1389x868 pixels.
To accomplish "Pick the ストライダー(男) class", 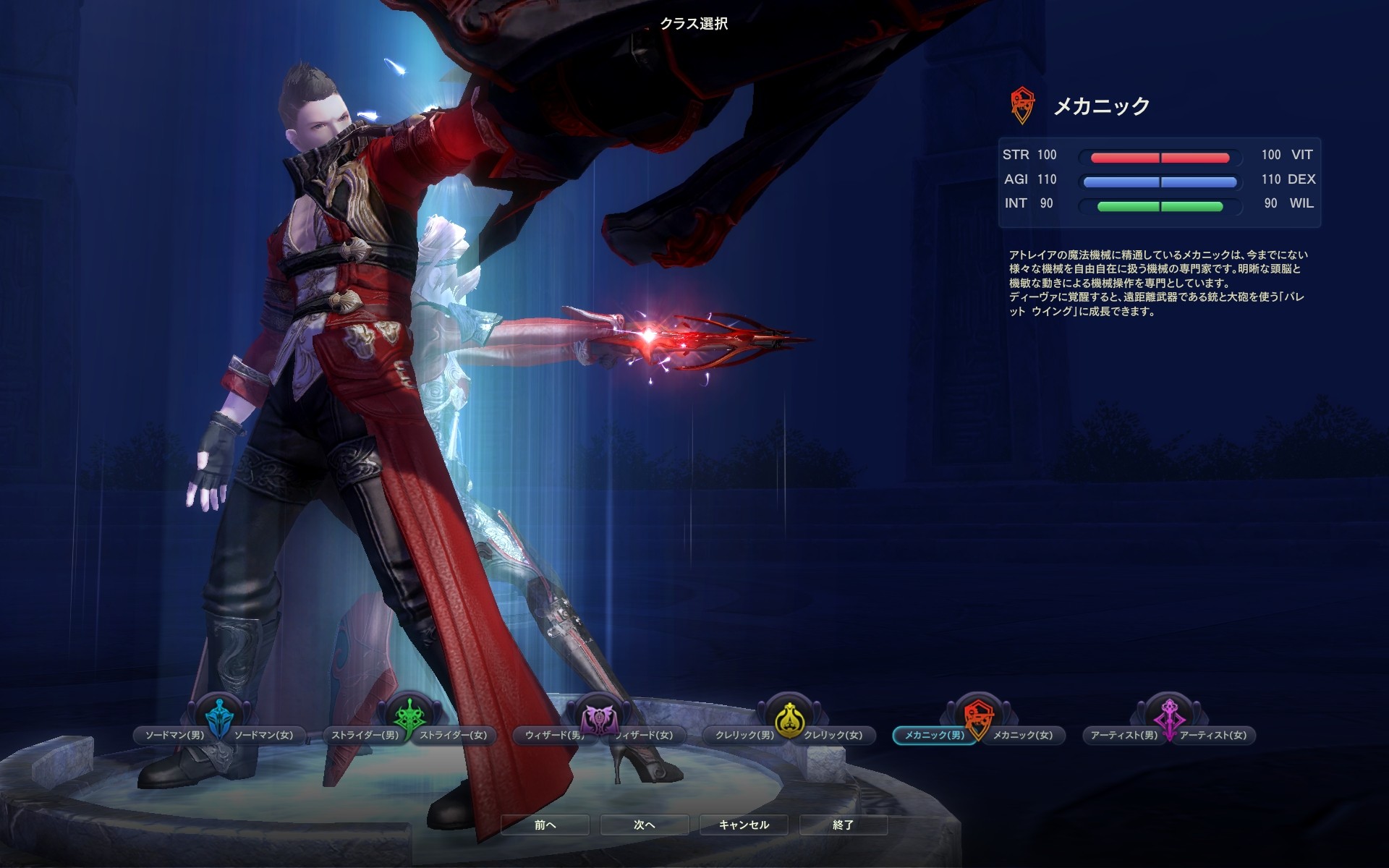I will (x=364, y=735).
